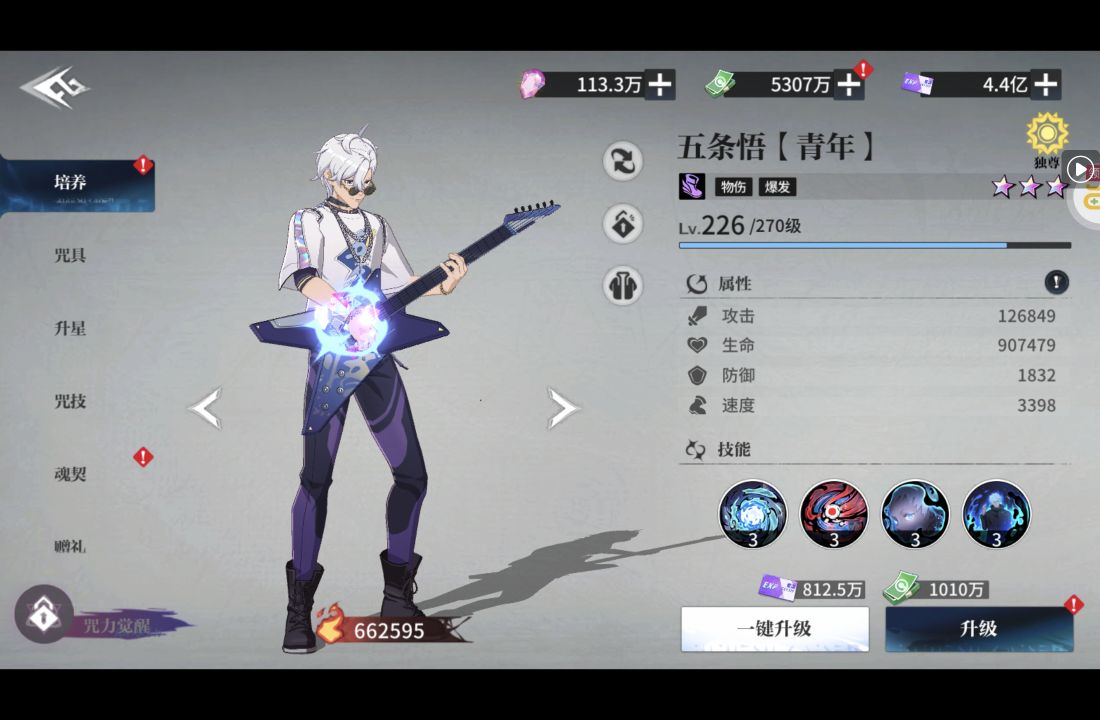
Task: Add pink gems with the plus button
Action: 660,85
